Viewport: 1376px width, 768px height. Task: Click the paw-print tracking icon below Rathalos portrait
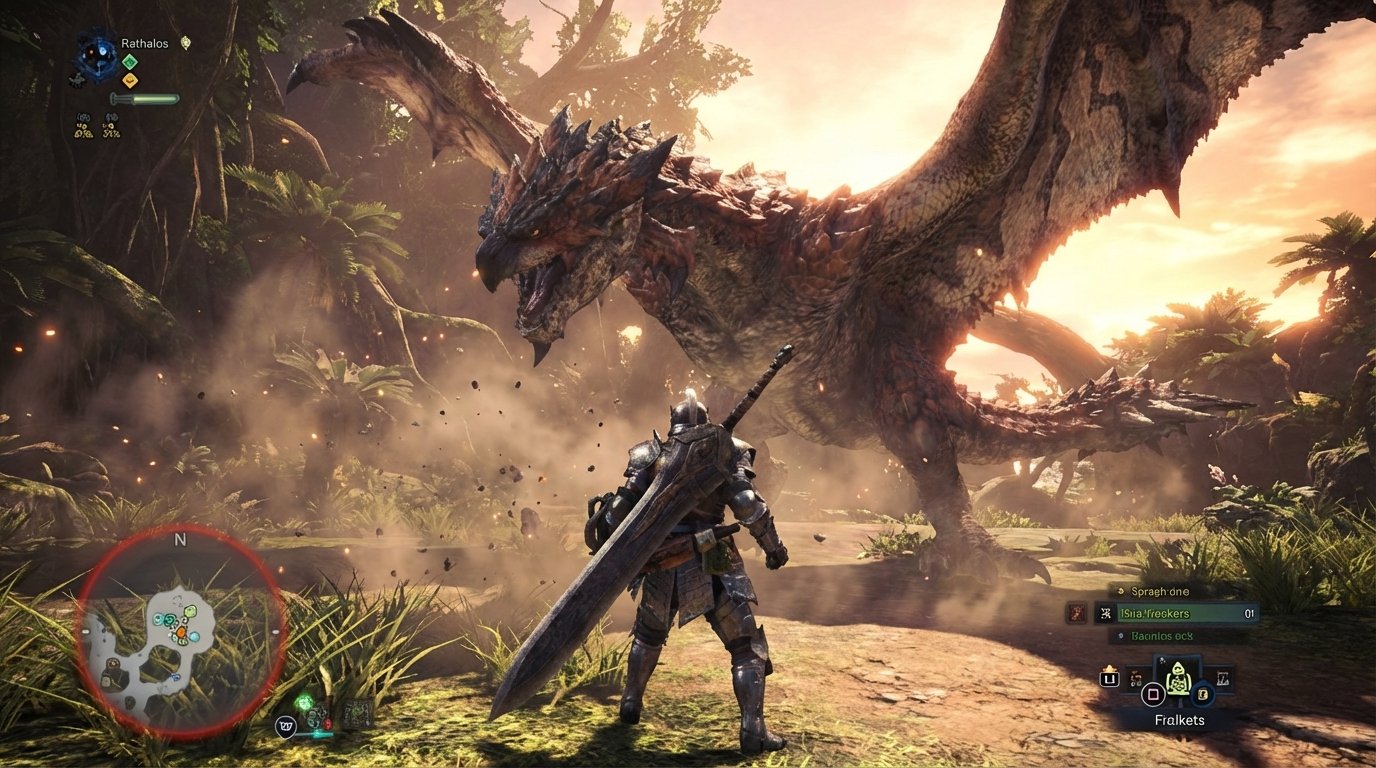(x=77, y=80)
